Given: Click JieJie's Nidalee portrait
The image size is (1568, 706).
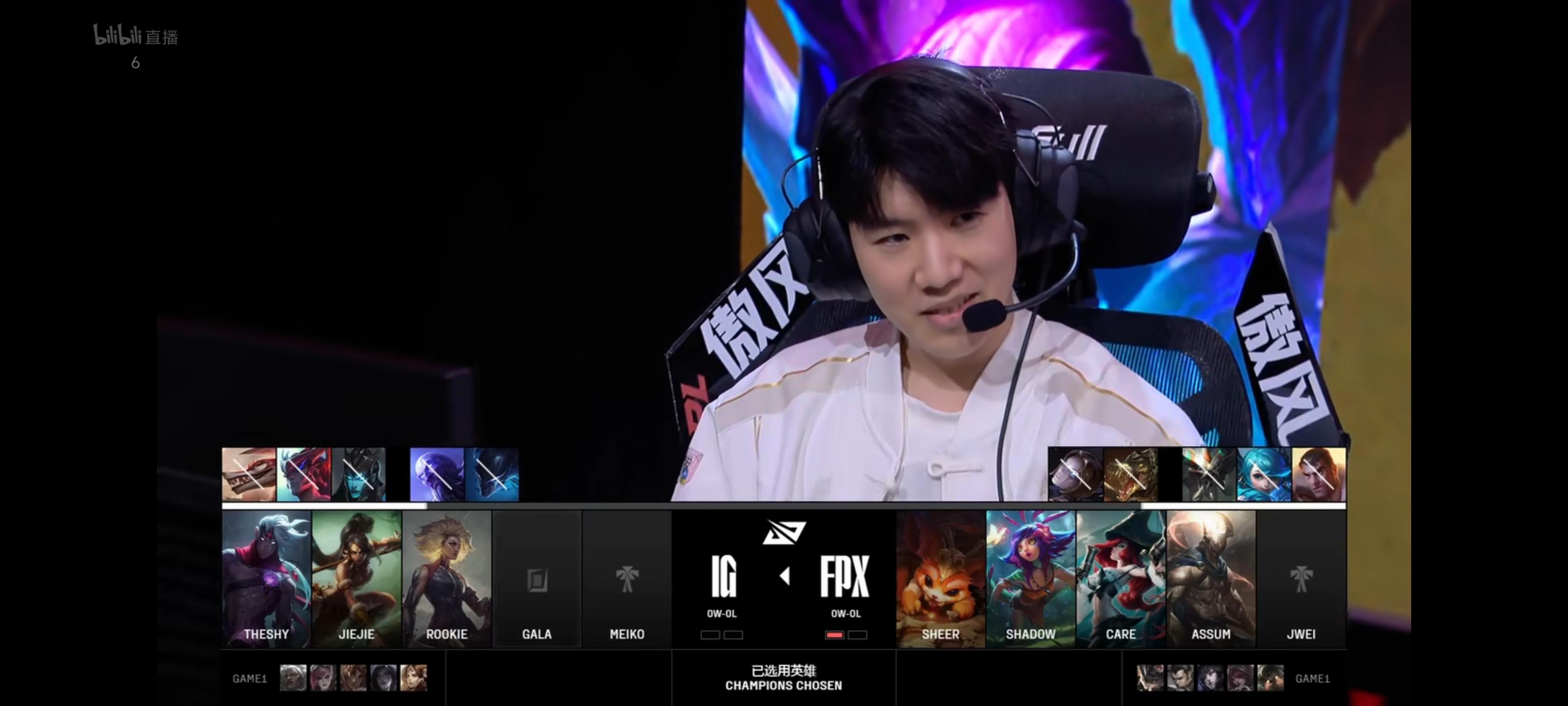Looking at the screenshot, I should (356, 579).
